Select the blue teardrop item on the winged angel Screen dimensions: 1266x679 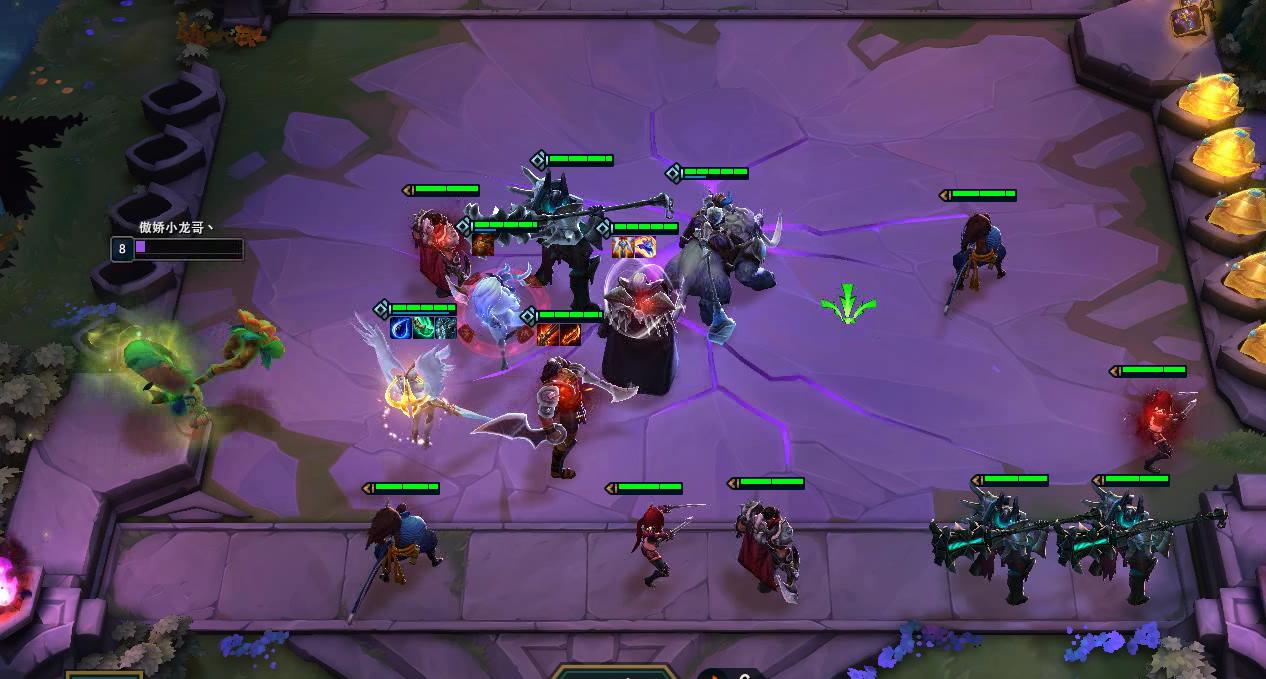pyautogui.click(x=402, y=327)
